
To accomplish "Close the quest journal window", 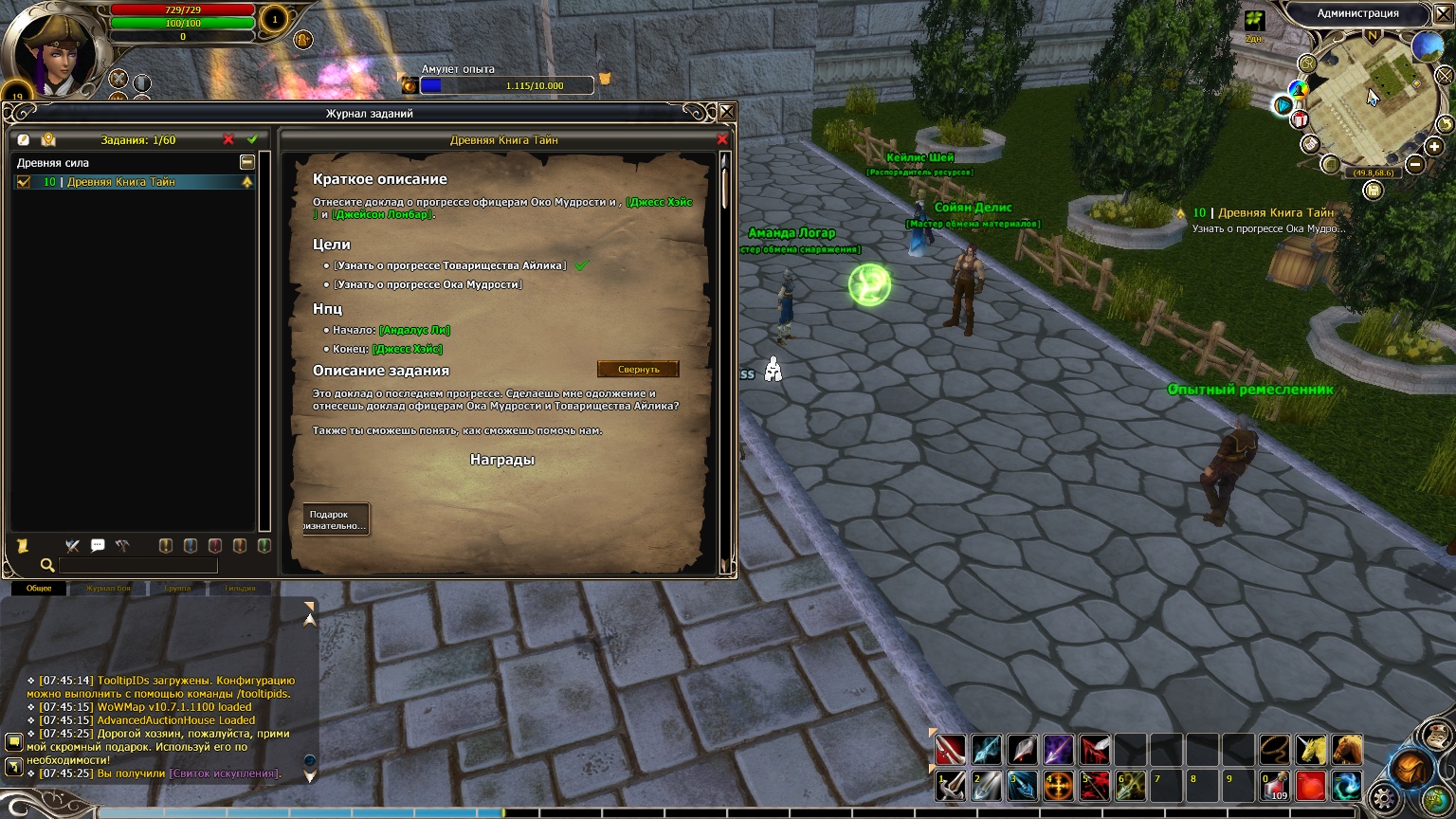I will click(x=727, y=113).
